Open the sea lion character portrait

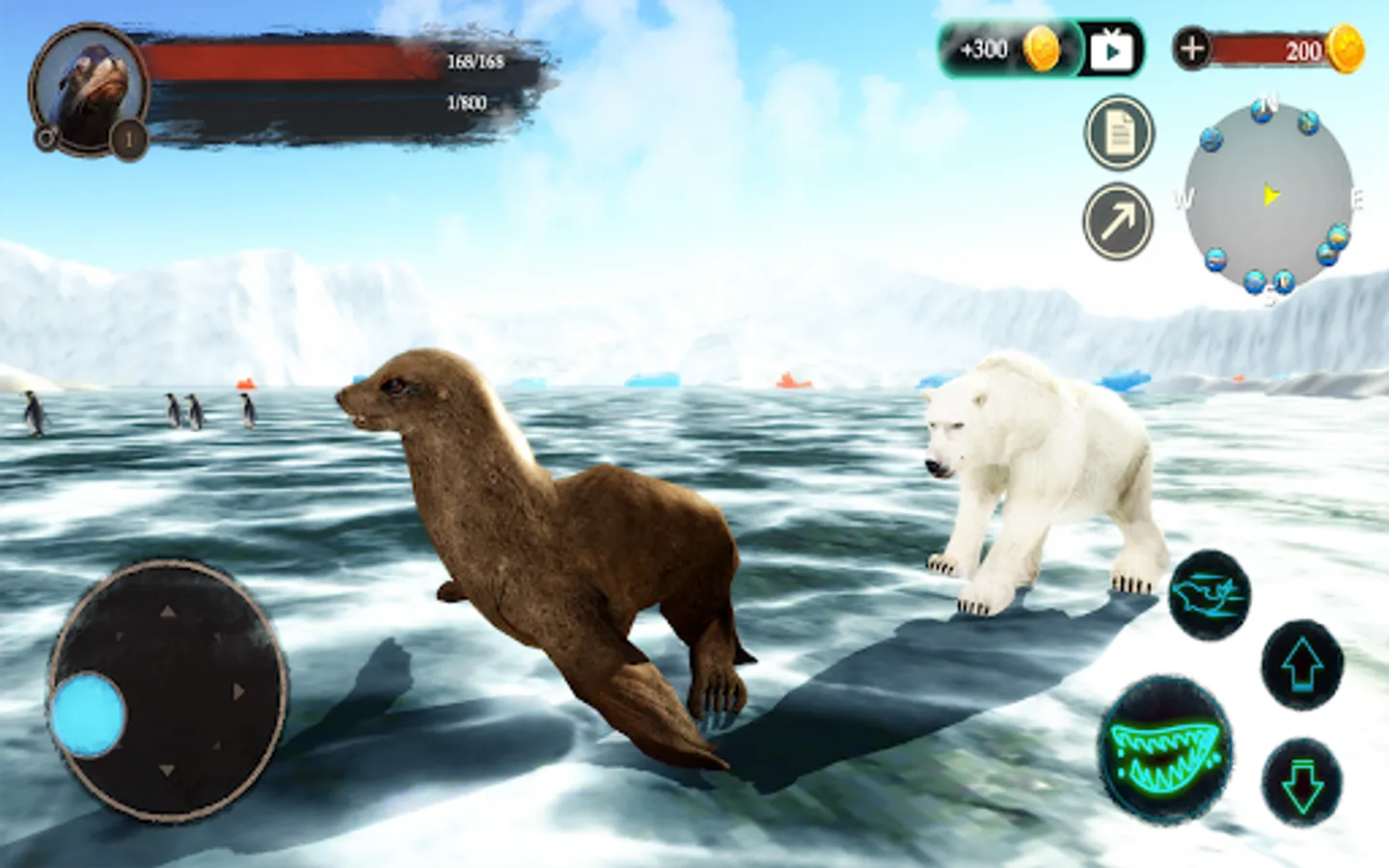[89, 90]
